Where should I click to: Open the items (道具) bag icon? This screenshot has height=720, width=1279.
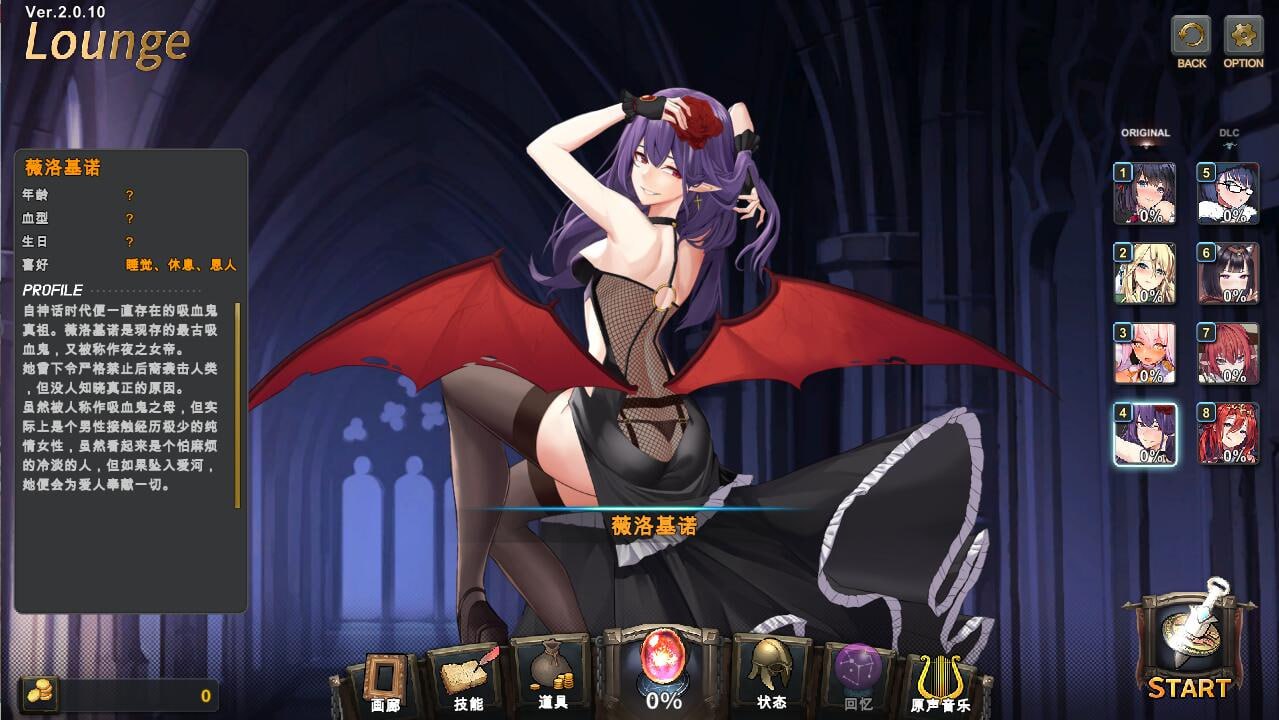[x=552, y=672]
